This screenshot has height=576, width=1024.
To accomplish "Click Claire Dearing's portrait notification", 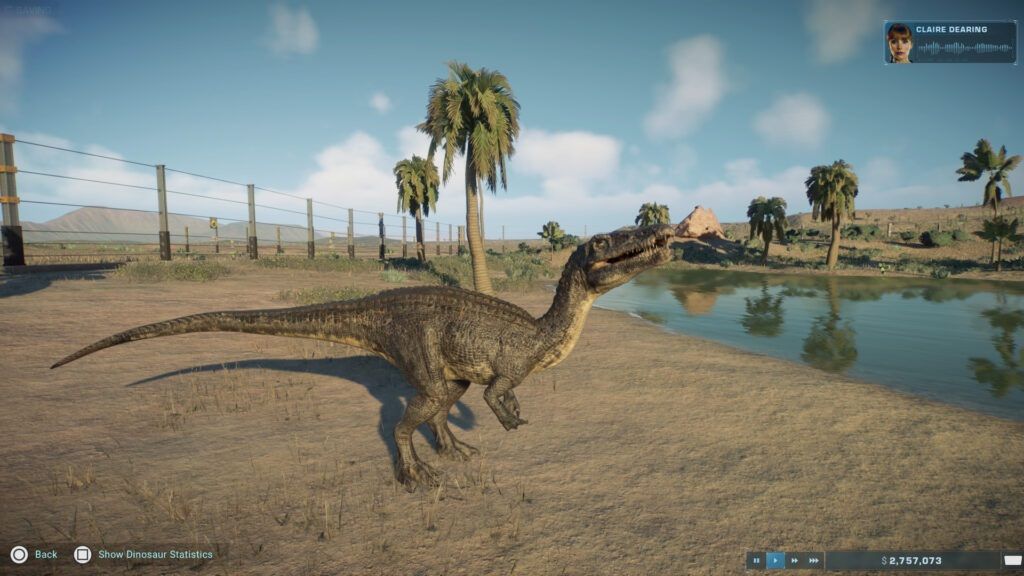I will [x=899, y=43].
